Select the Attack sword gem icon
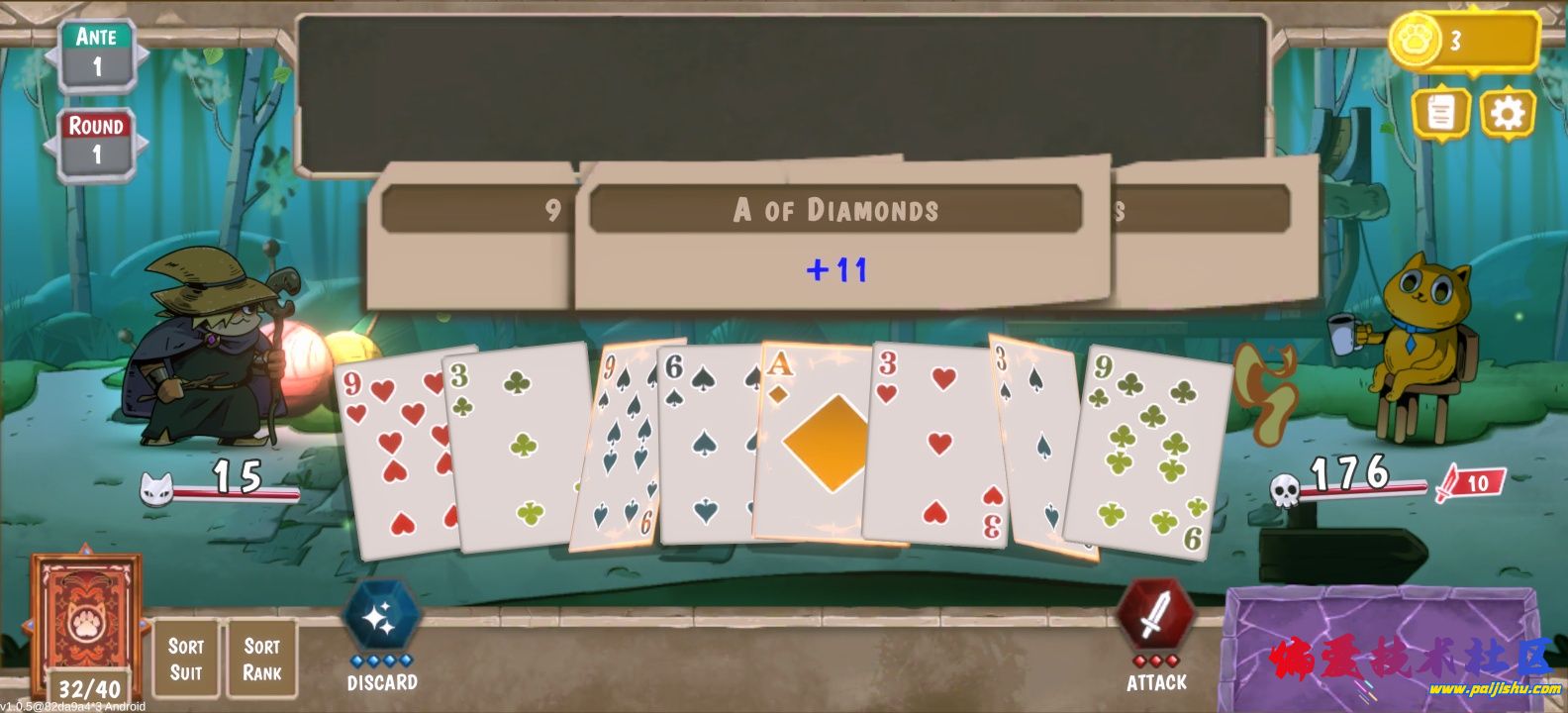This screenshot has height=713, width=1568. 1157,619
